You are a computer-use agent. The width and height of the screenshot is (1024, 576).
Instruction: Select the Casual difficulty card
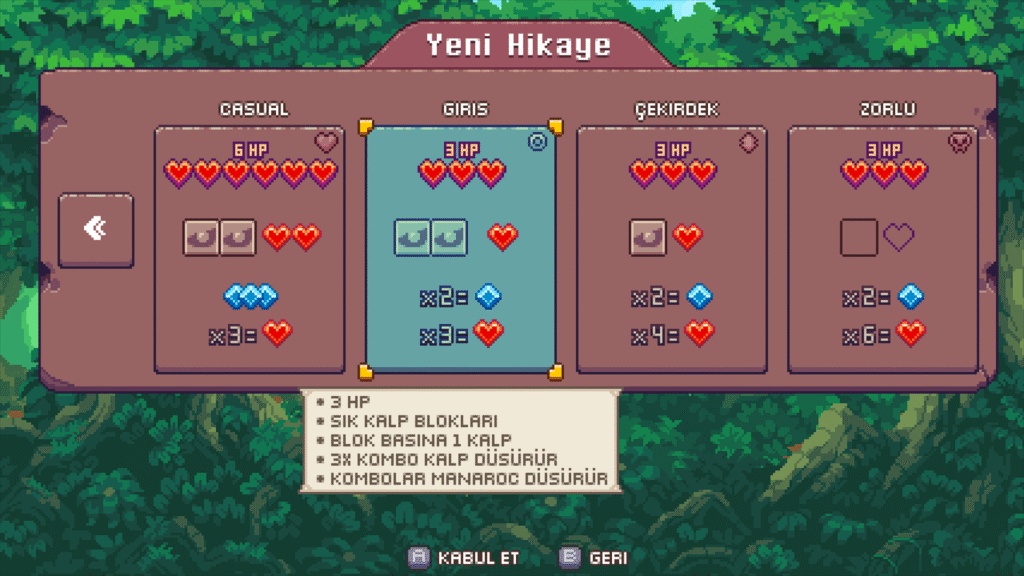coord(249,249)
